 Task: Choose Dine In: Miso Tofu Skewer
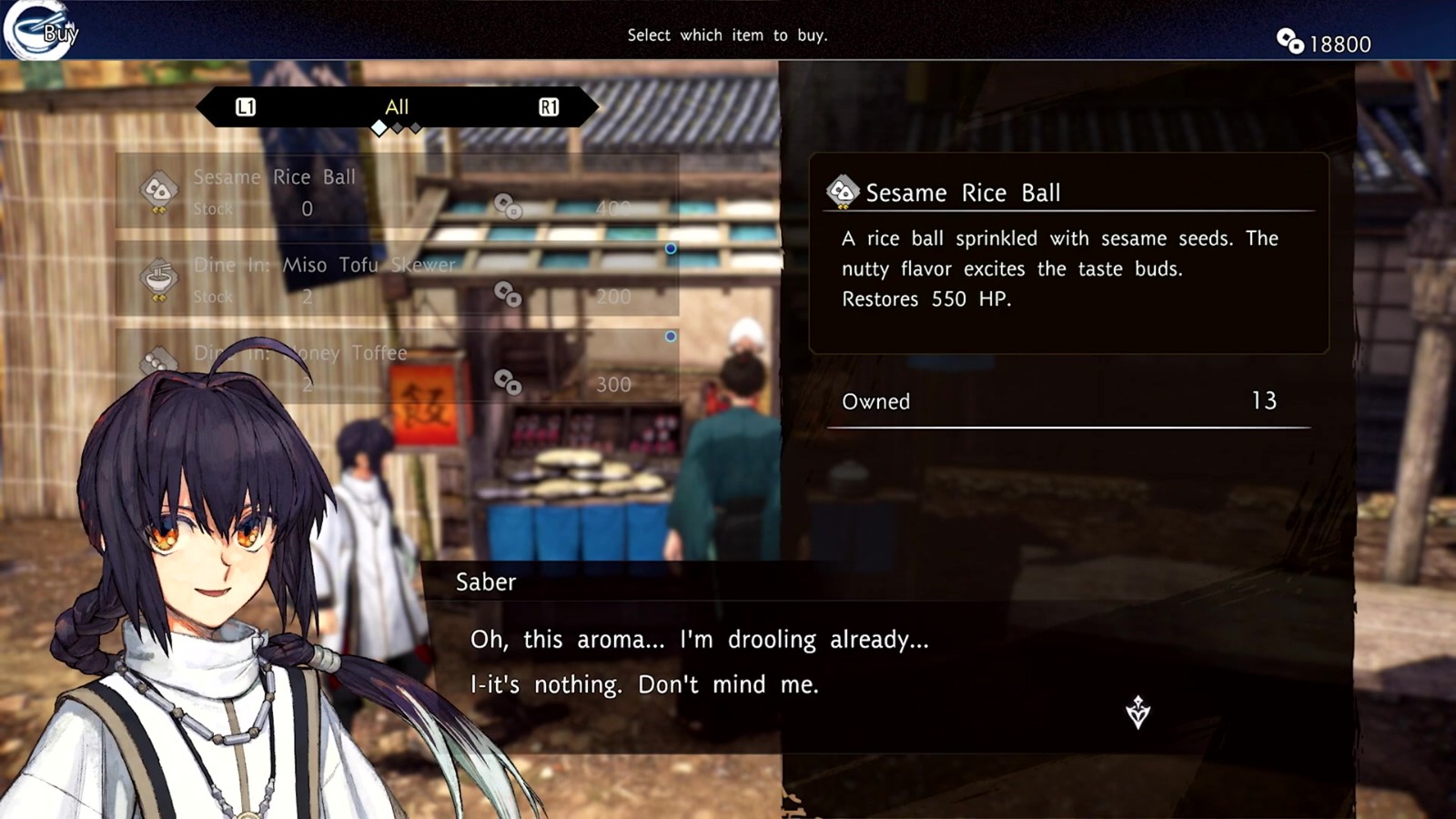[397, 279]
